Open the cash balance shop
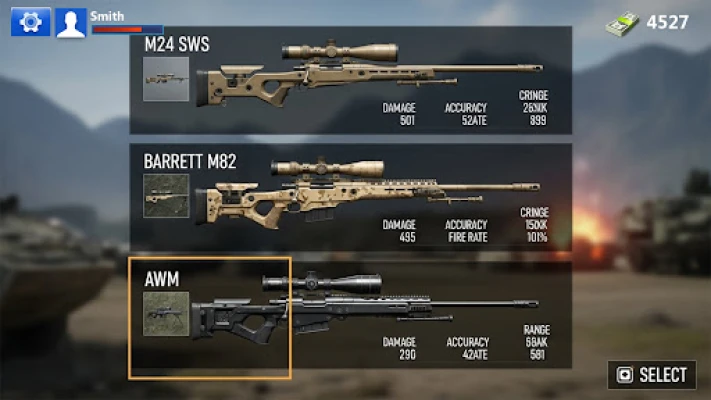This screenshot has width=711, height=400. click(648, 22)
